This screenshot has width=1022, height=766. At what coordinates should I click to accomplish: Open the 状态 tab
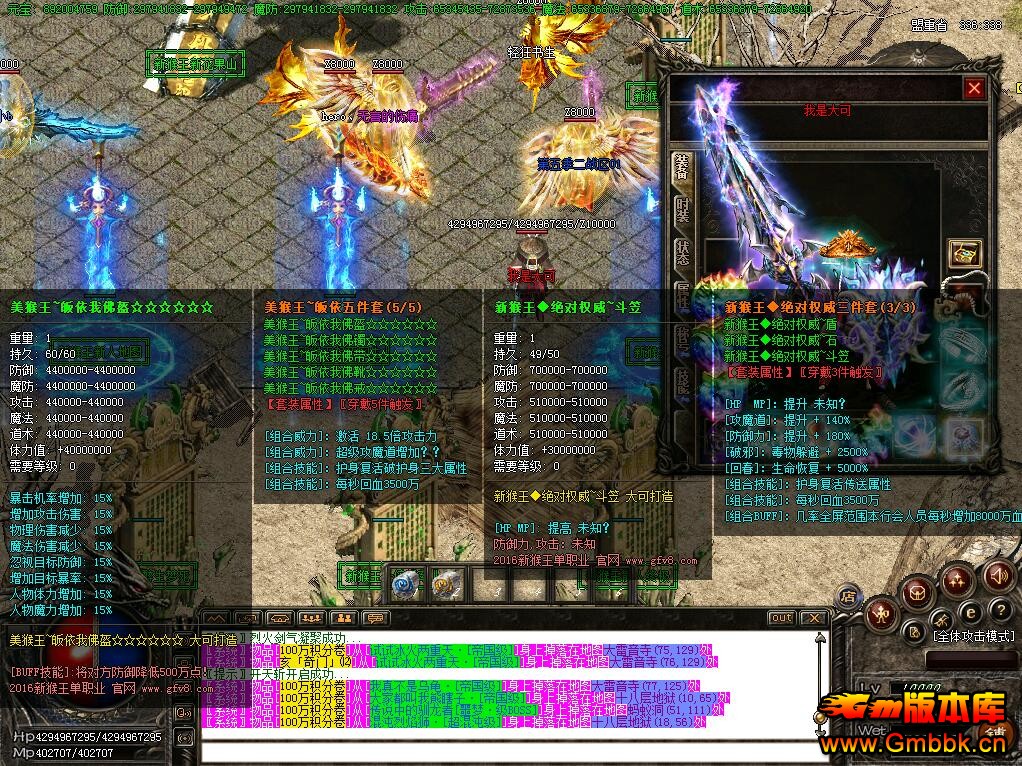[x=682, y=252]
